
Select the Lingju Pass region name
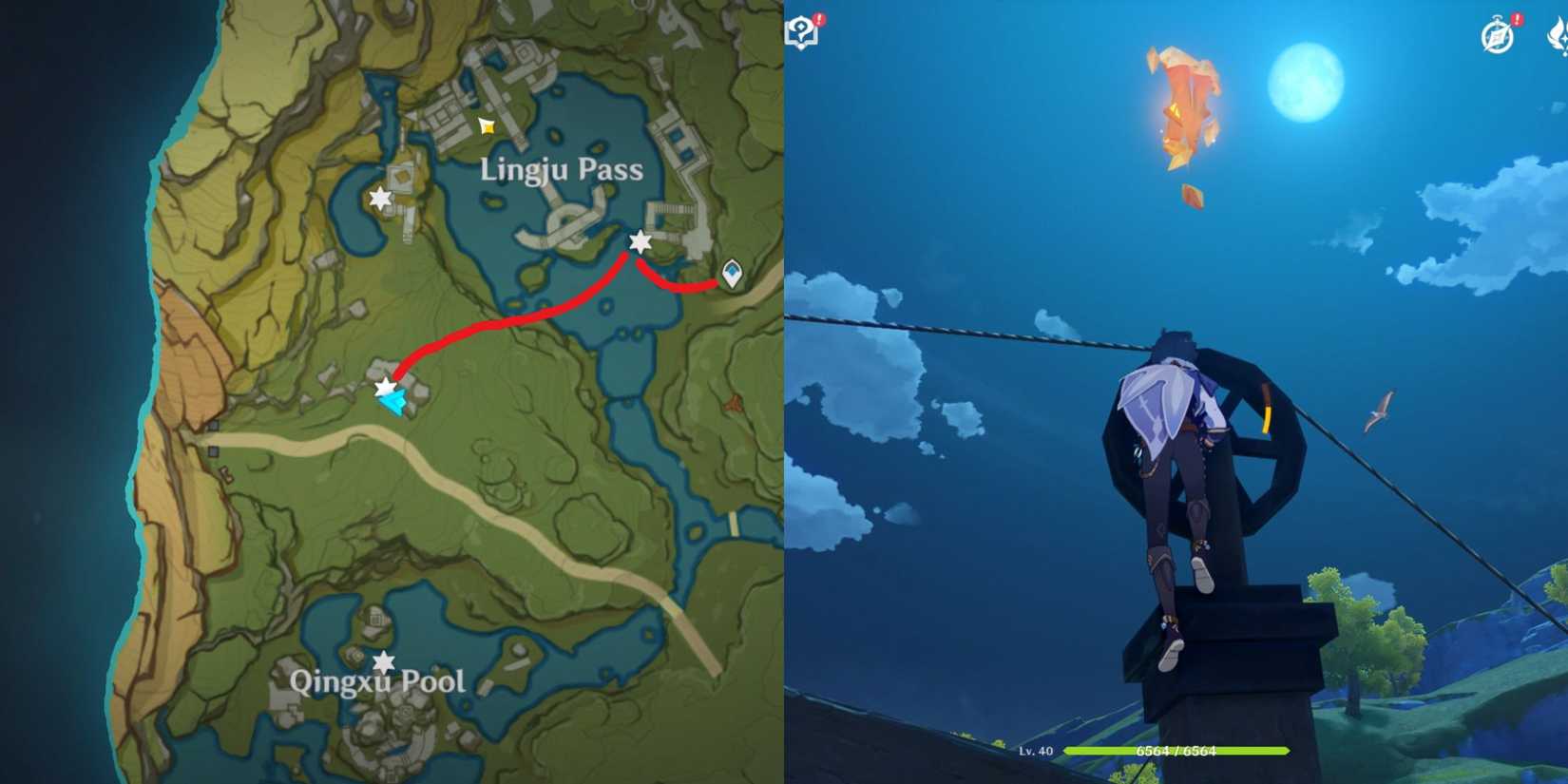click(561, 171)
